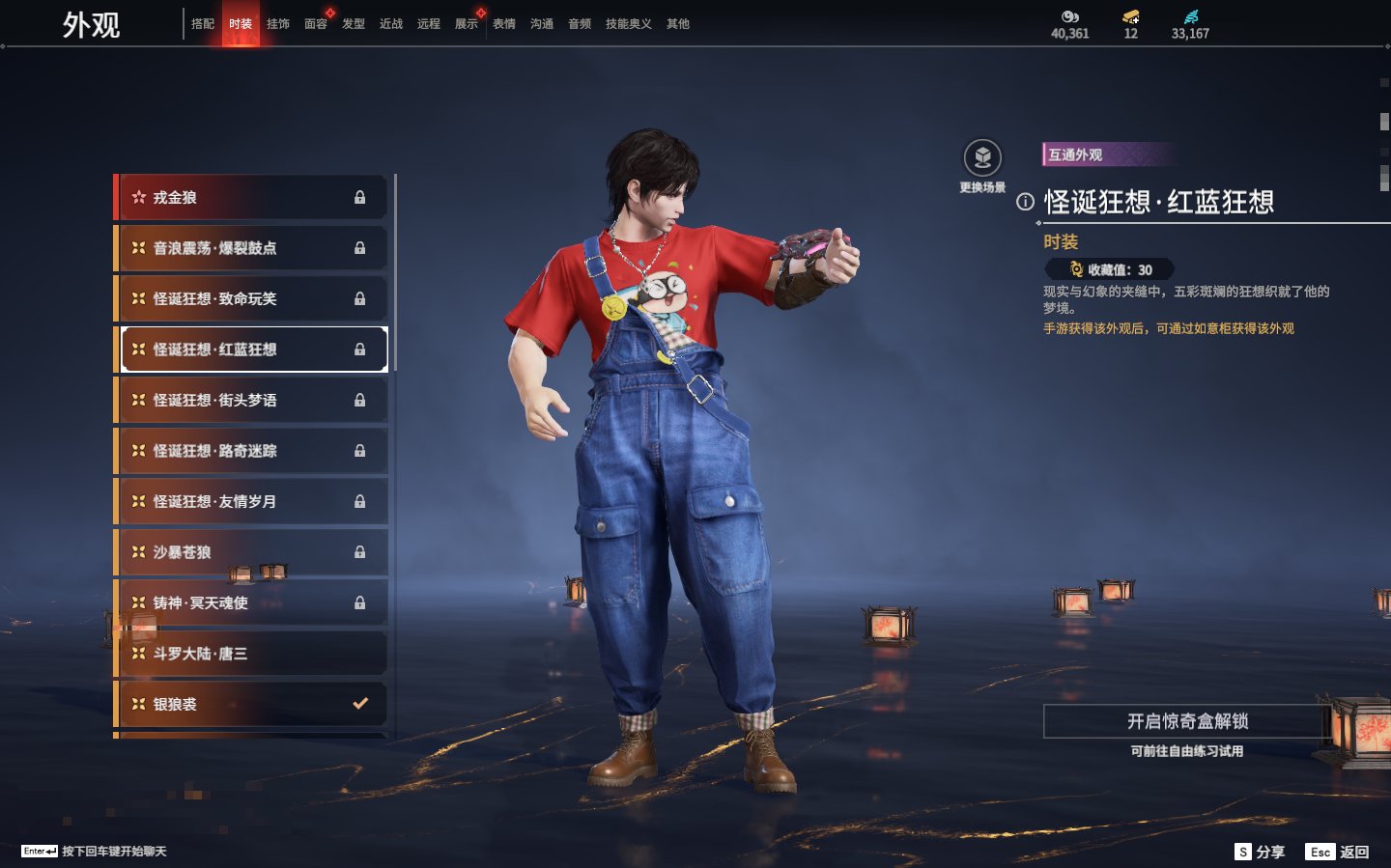1391x868 pixels.
Task: Open the 技能奥义 tab
Action: (628, 24)
